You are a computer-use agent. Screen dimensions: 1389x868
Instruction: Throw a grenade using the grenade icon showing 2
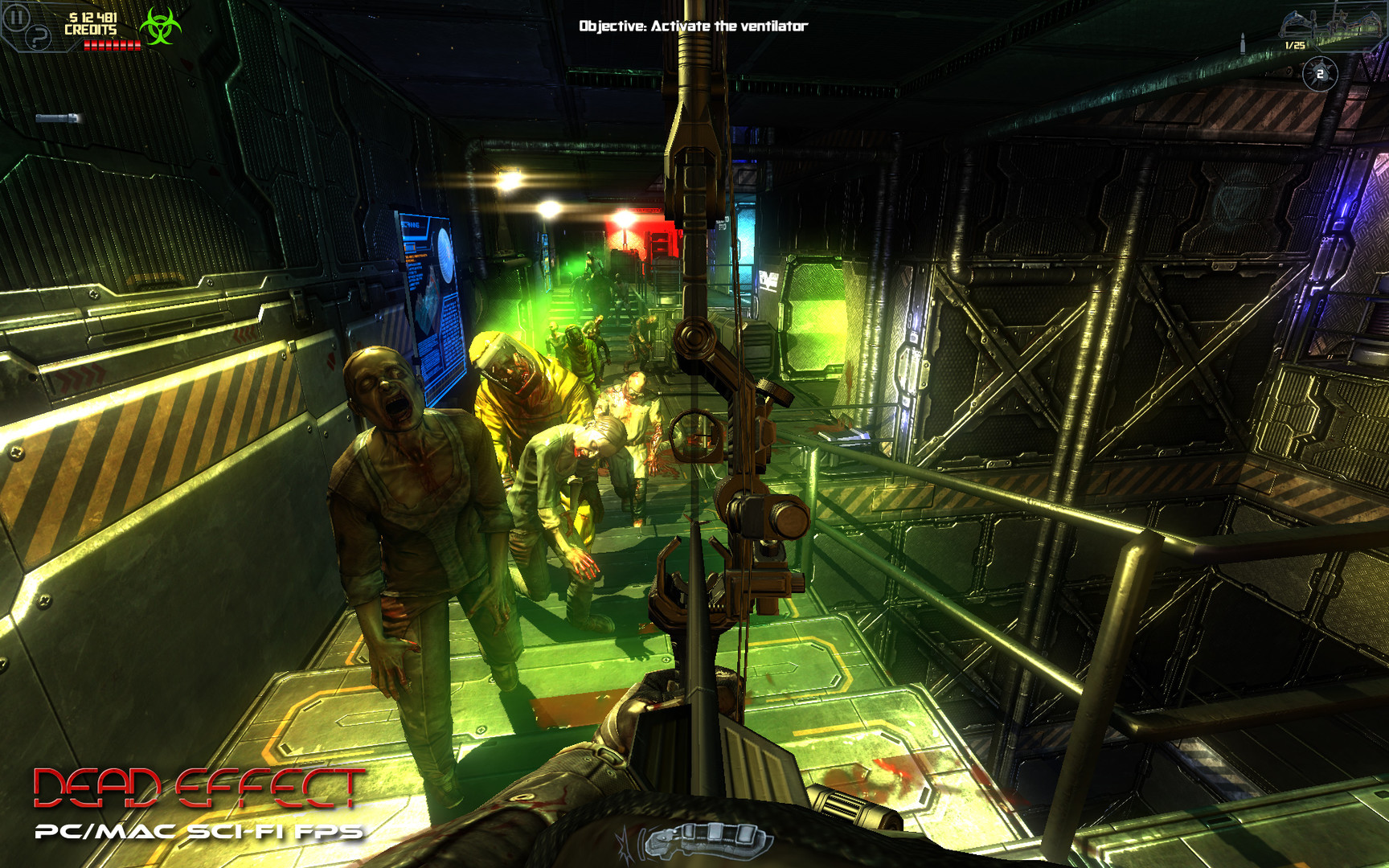click(1319, 73)
